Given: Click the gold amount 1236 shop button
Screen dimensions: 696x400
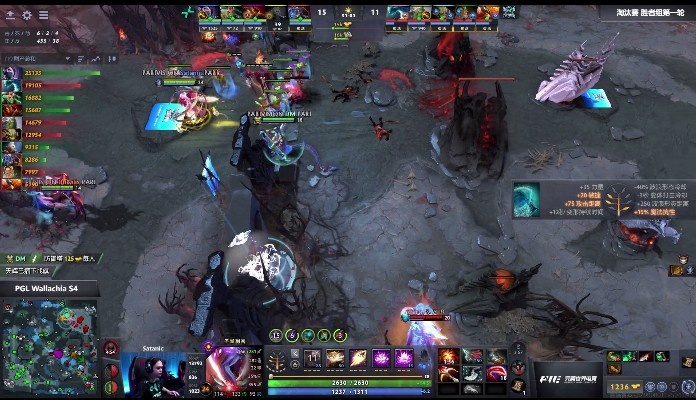Looking at the screenshot, I should click(x=626, y=386).
